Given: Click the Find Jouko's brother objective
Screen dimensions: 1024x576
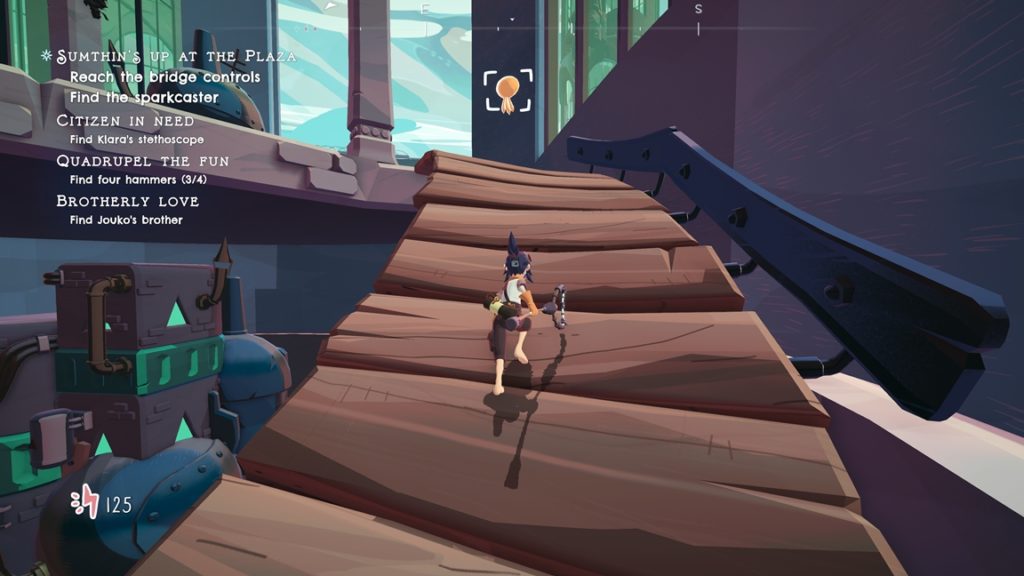Looking at the screenshot, I should point(126,220).
